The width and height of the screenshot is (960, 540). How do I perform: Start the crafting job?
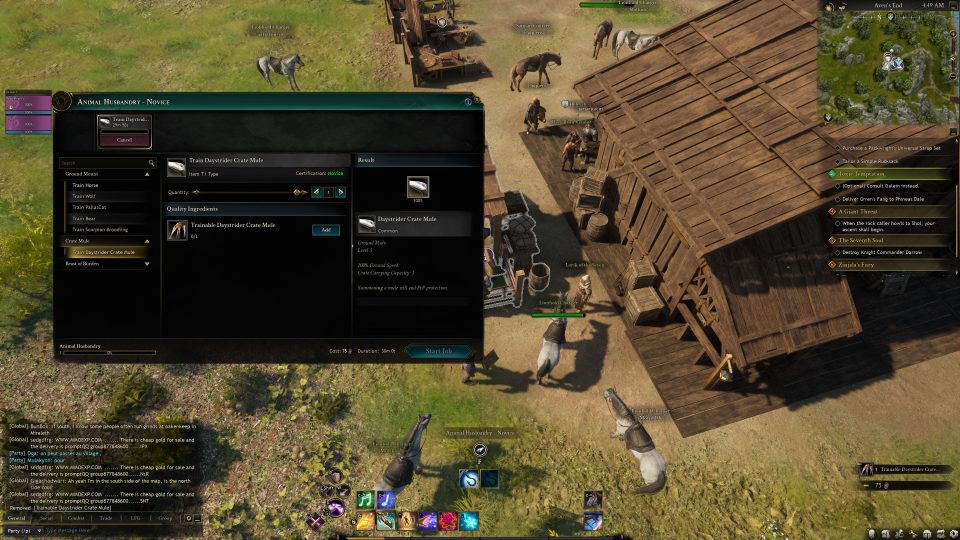click(439, 351)
